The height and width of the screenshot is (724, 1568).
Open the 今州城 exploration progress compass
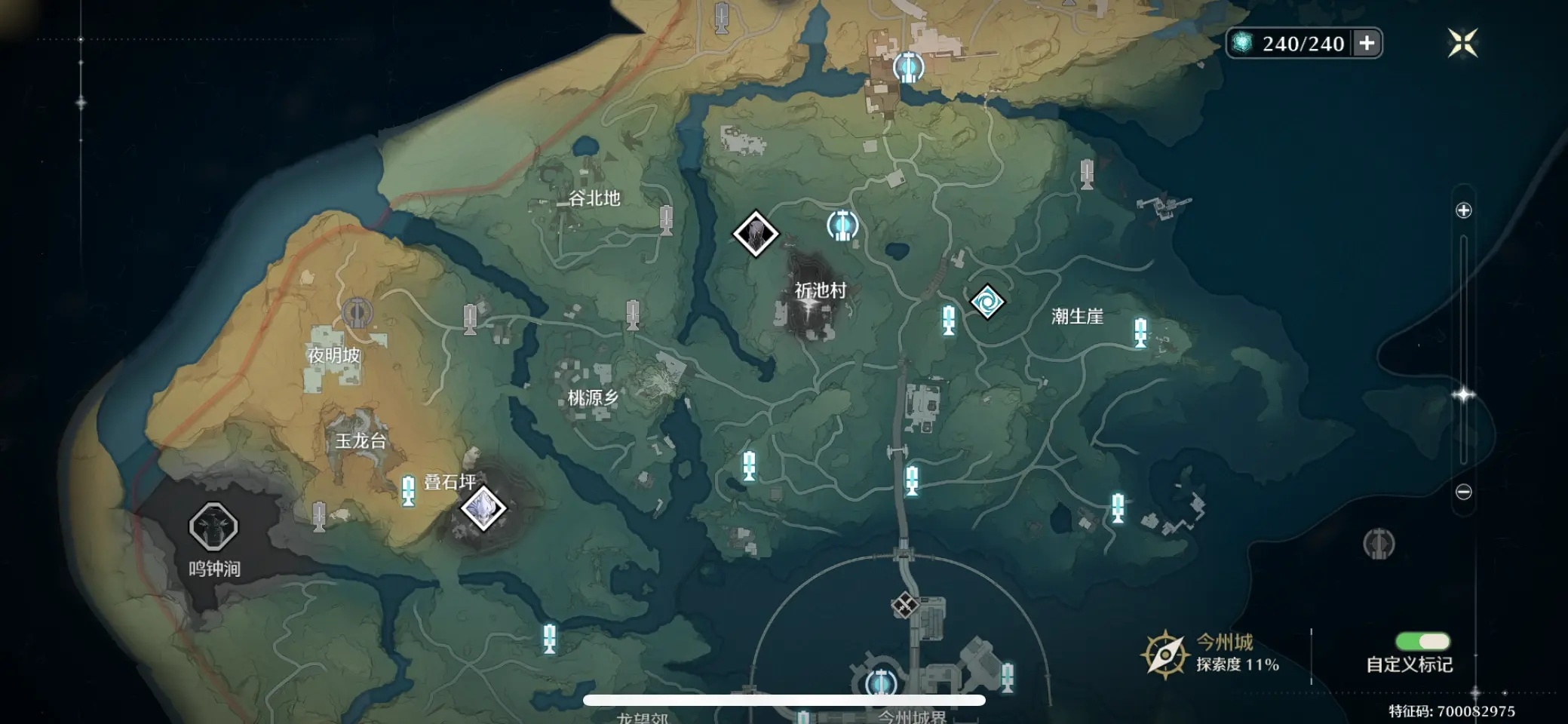coord(1165,654)
